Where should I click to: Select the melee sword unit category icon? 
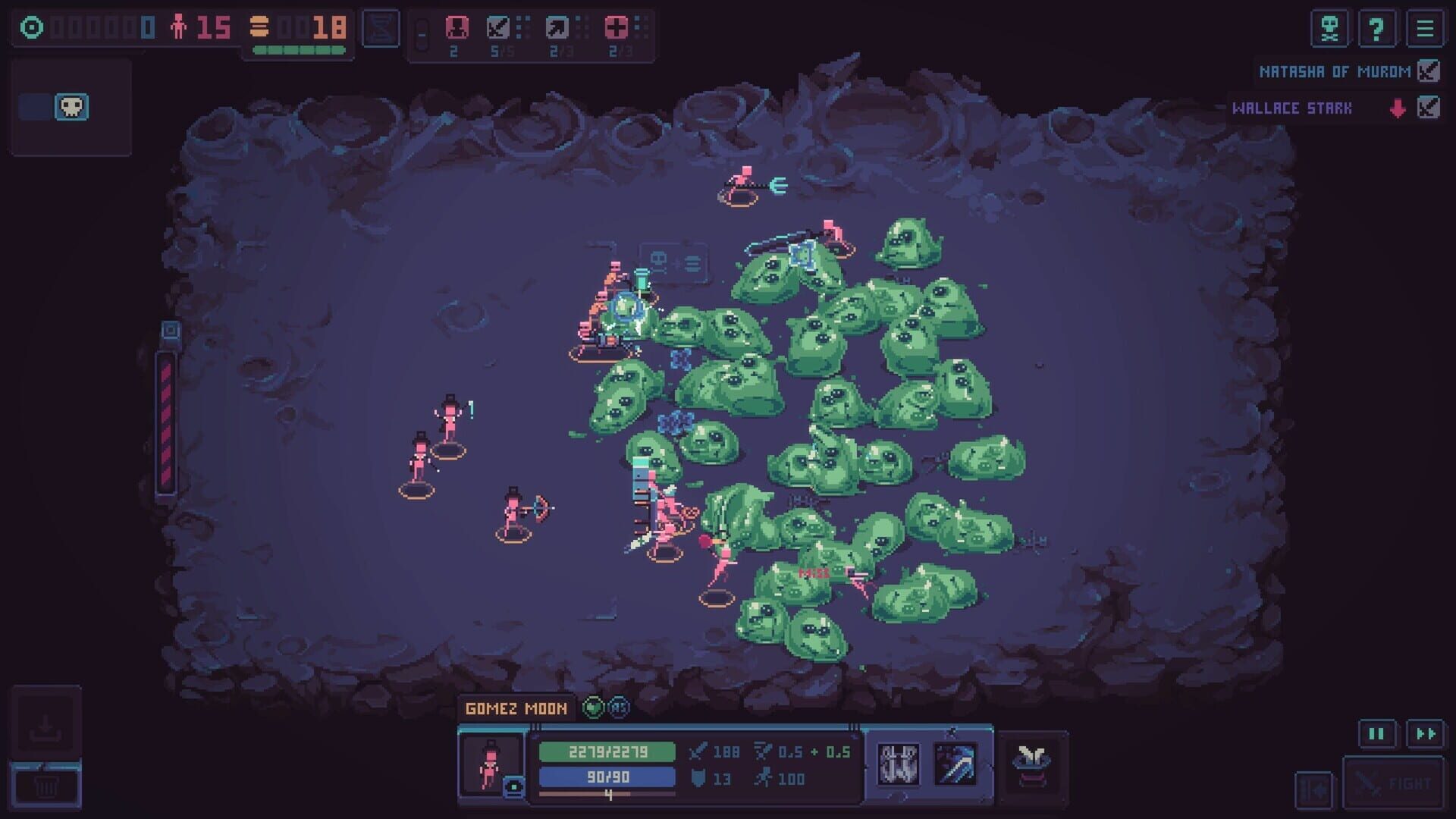click(x=500, y=27)
